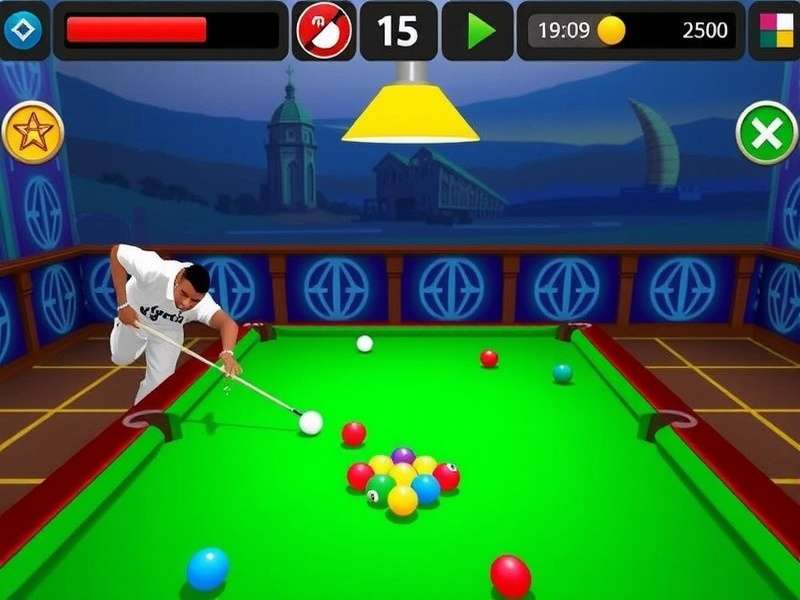The width and height of the screenshot is (800, 600).
Task: Close with the green X button
Action: coord(766,134)
